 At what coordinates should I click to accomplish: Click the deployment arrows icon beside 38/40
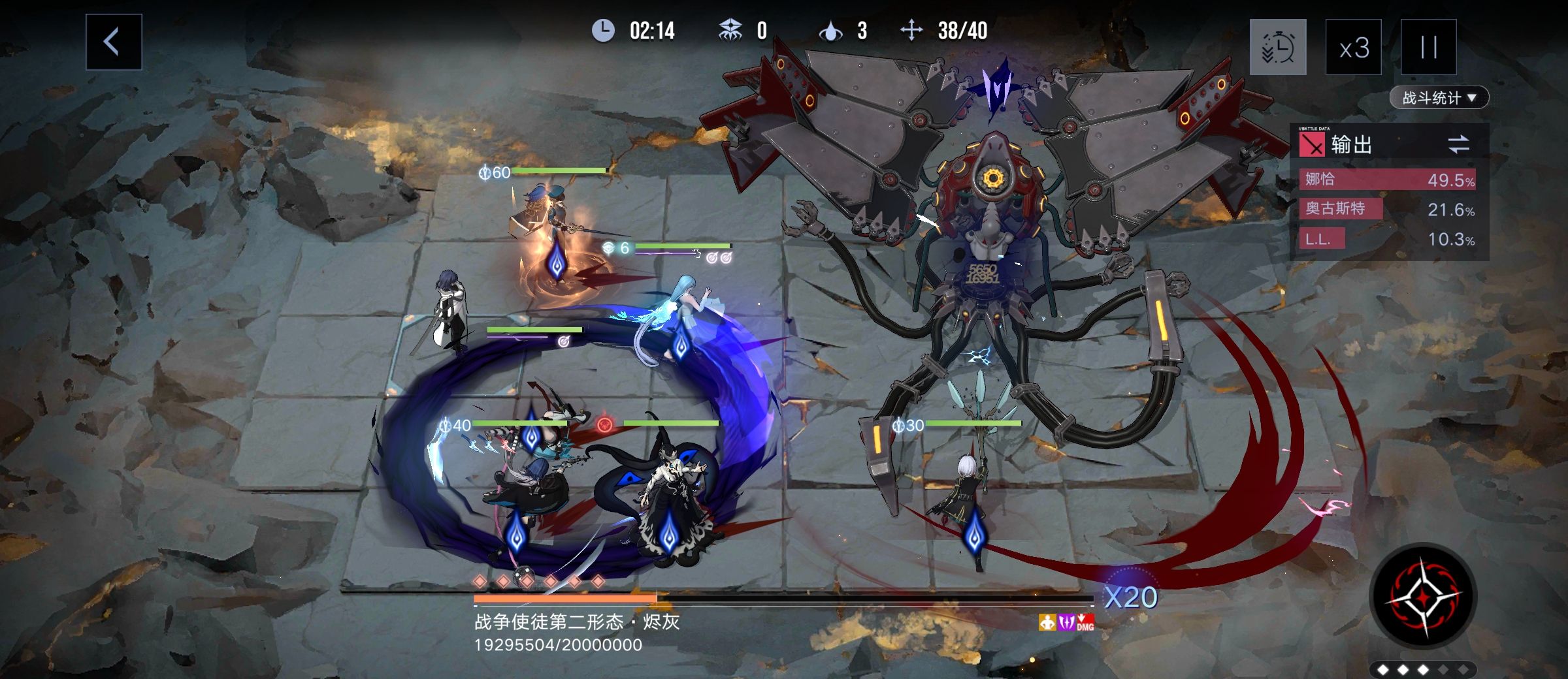[911, 30]
